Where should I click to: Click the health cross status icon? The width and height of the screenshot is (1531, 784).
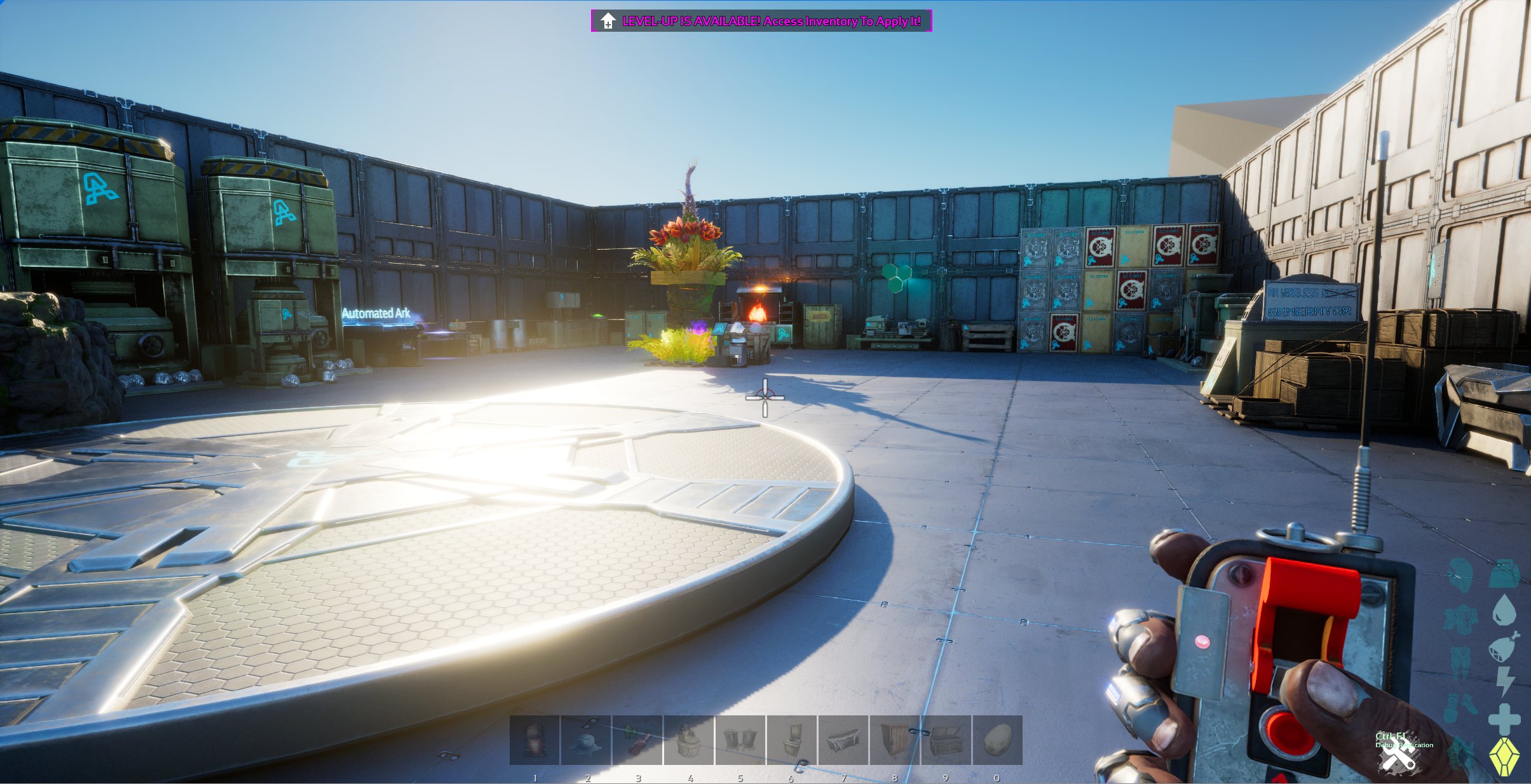tap(1504, 717)
